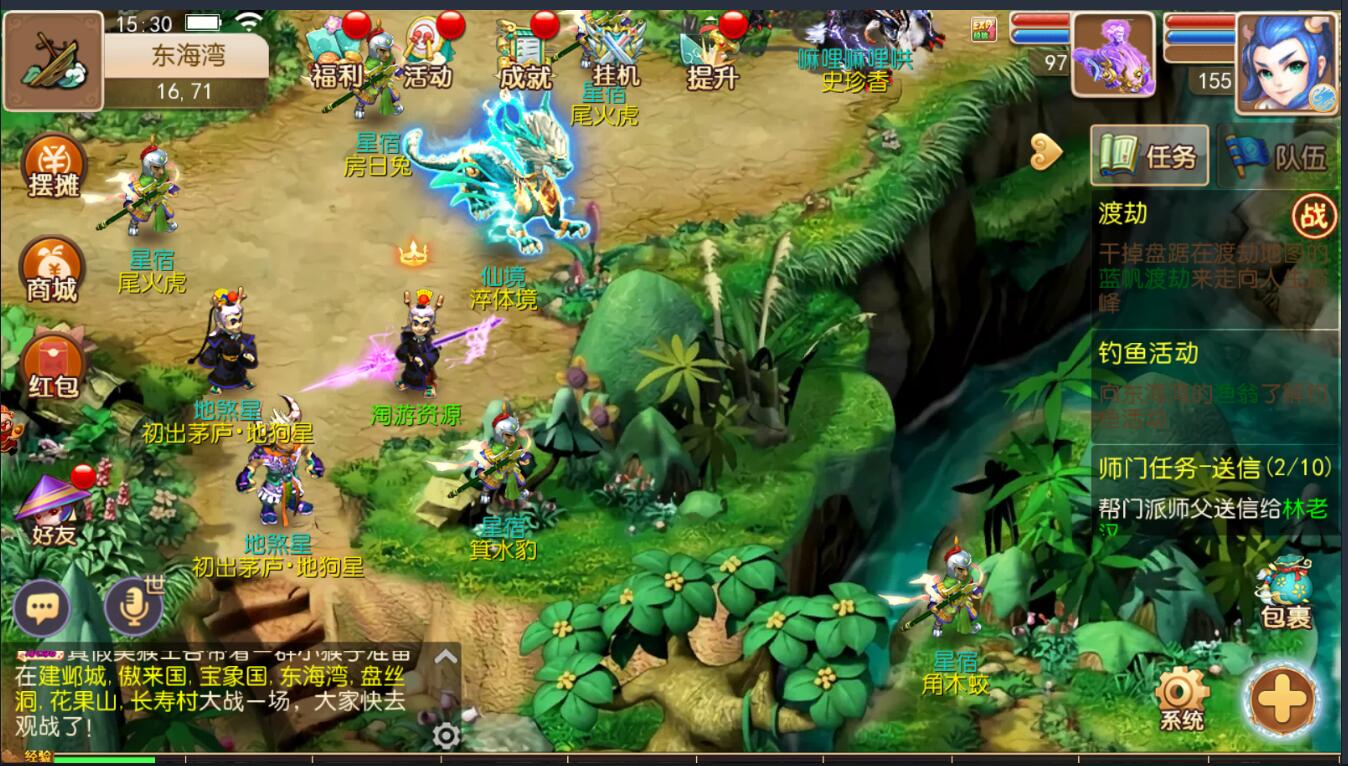This screenshot has height=766, width=1348.
Task: Switch to the 任务 quest tab
Action: pos(1150,156)
